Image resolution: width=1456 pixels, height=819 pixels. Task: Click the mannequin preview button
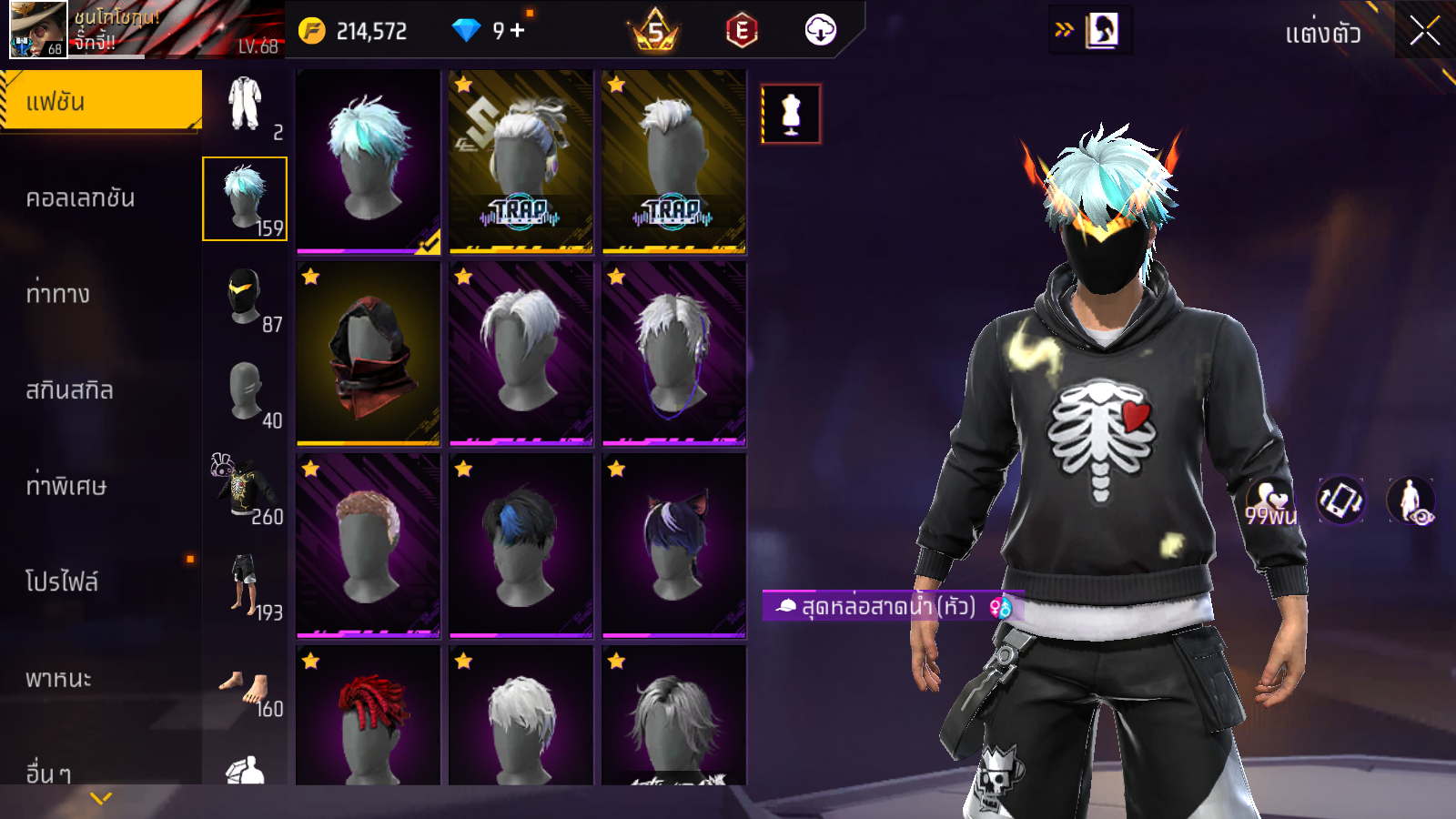[x=791, y=115]
